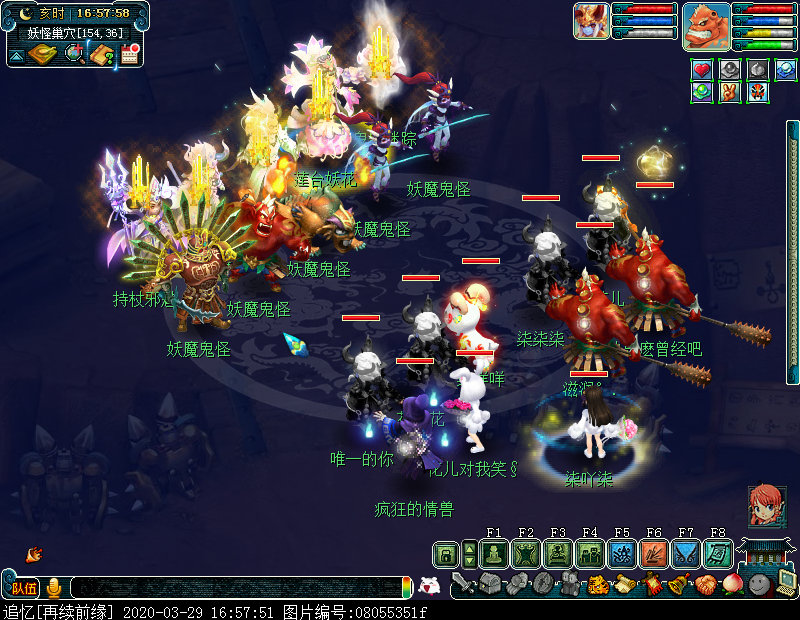Open the world map globe icon

[73, 53]
